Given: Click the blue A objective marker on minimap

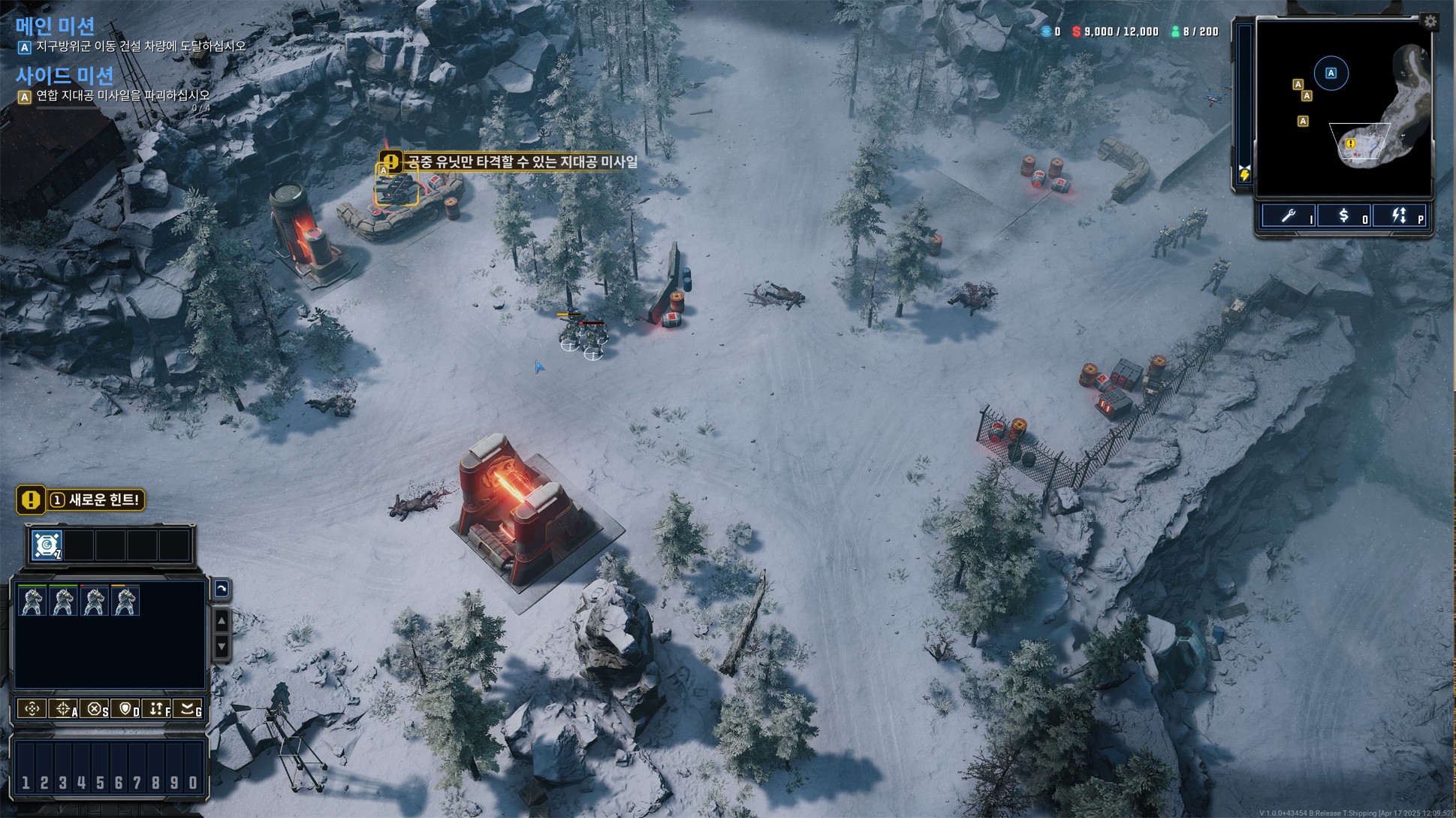Looking at the screenshot, I should click(1331, 73).
